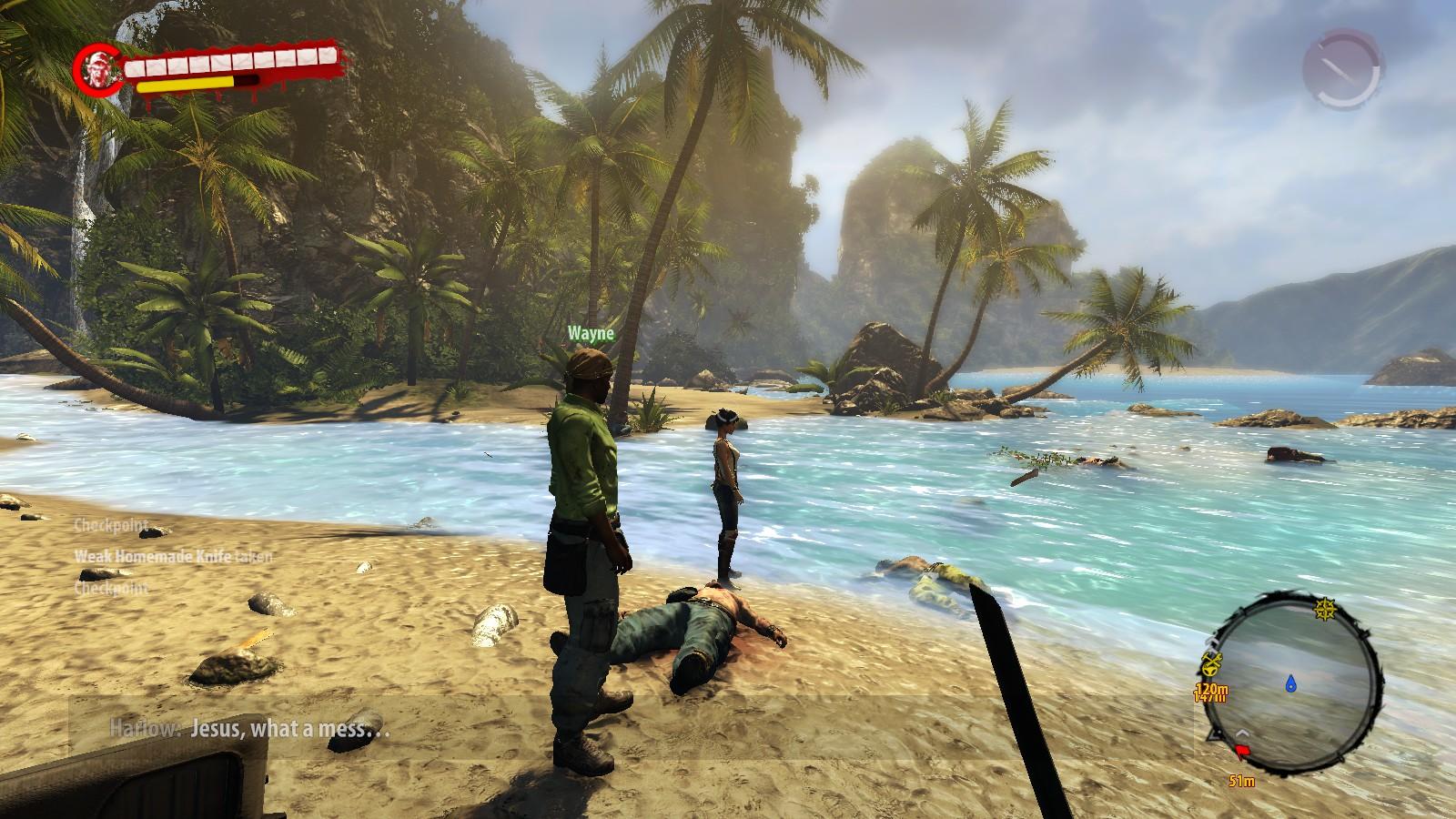Select the yellow steering wheel and tools marker

pos(1212,662)
